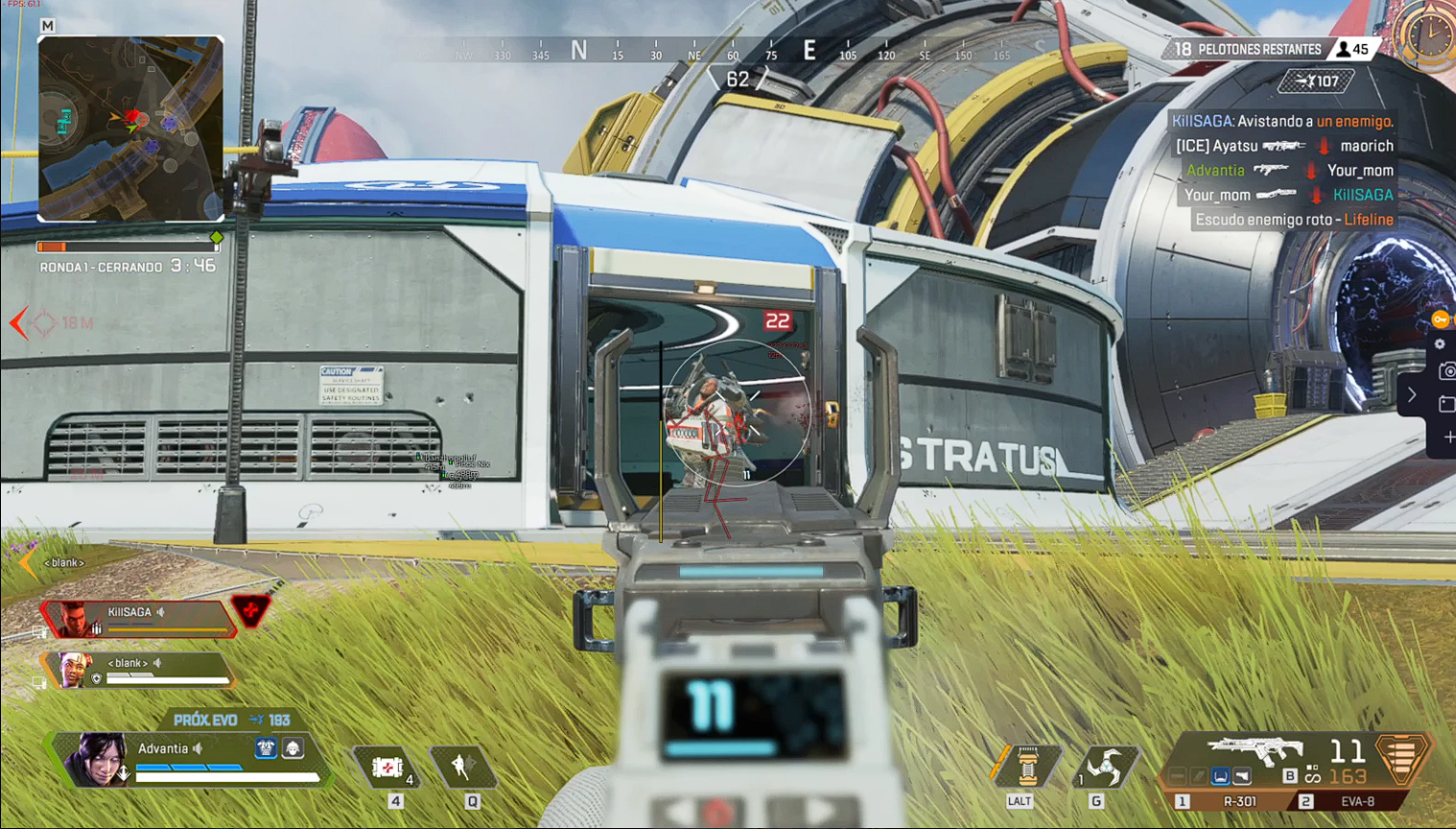Click KillSAGA's squad member card

pos(139,619)
